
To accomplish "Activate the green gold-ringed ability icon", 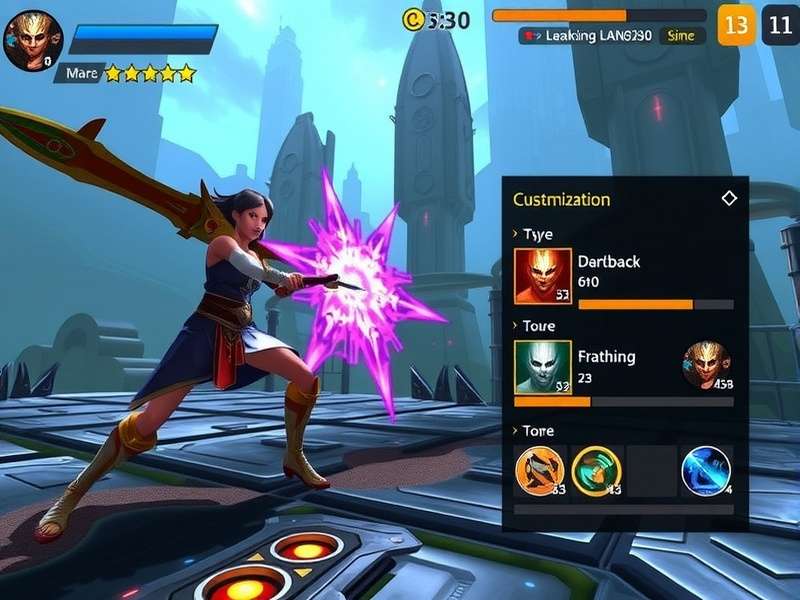I will [x=597, y=471].
